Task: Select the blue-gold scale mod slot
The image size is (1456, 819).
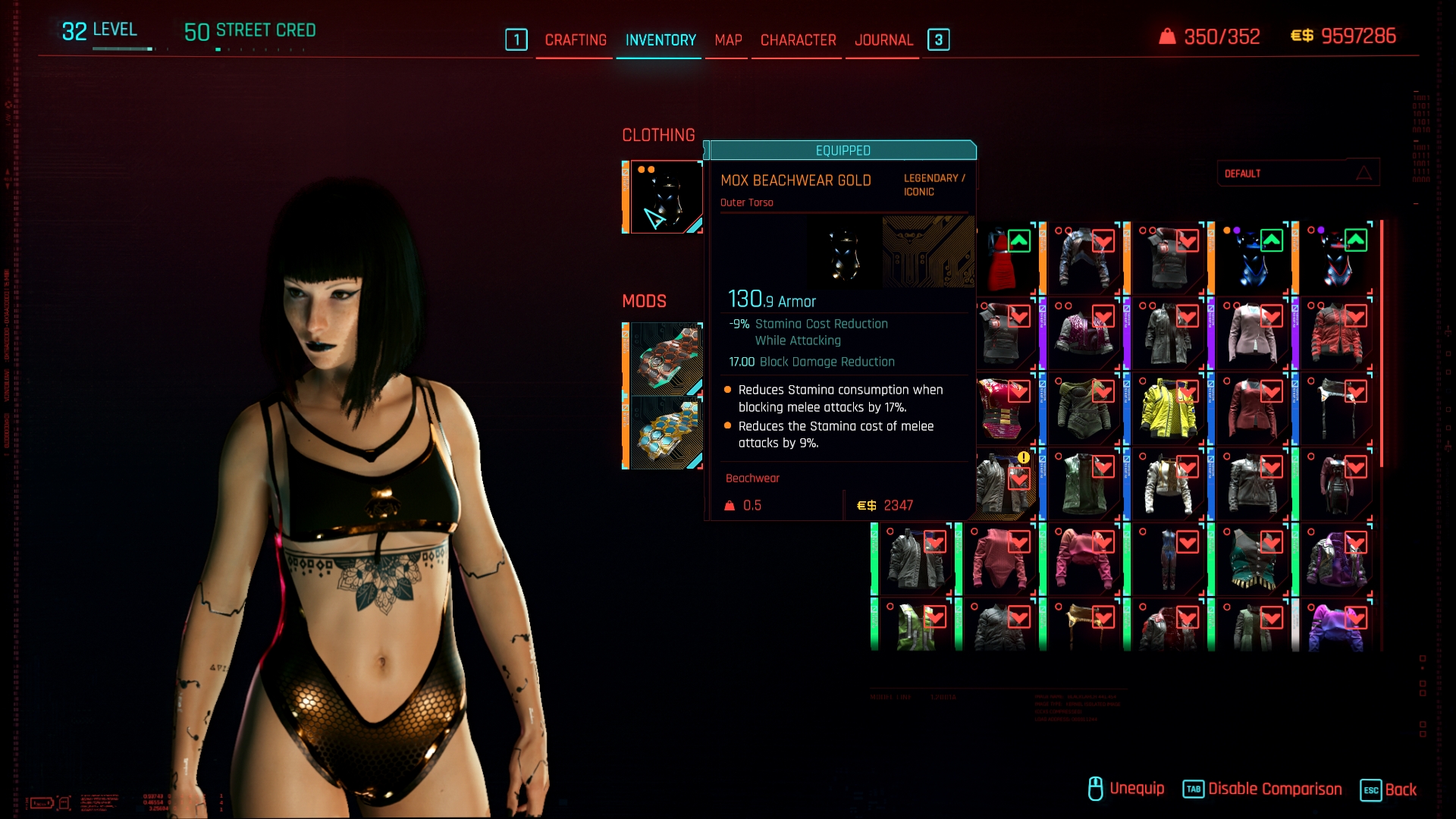Action: click(665, 432)
